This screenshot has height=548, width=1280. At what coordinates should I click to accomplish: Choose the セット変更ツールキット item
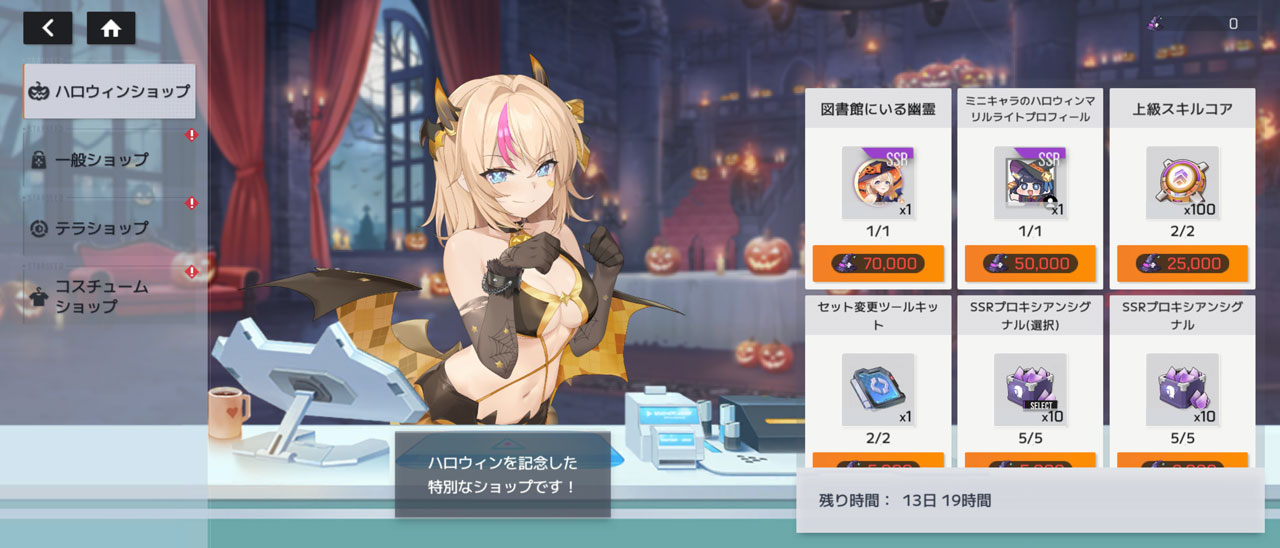[877, 389]
